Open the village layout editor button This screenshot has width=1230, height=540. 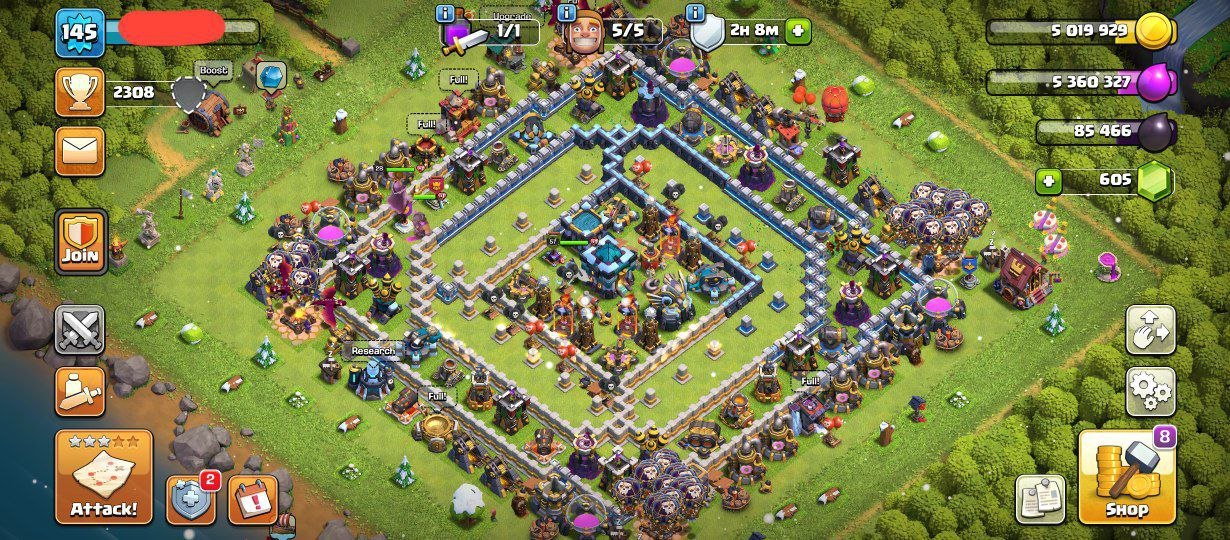click(1150, 329)
